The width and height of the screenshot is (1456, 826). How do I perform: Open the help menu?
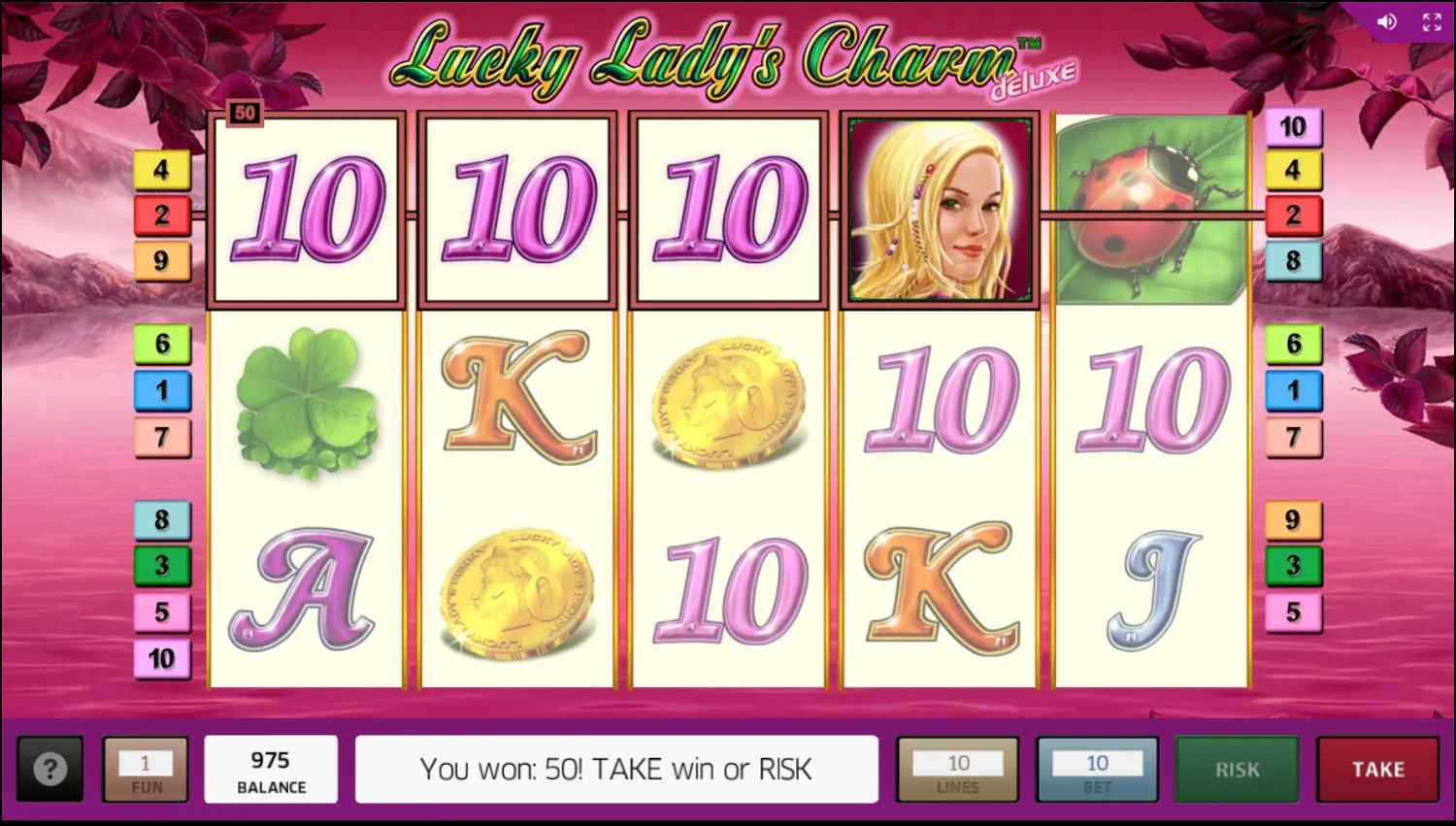click(x=50, y=770)
